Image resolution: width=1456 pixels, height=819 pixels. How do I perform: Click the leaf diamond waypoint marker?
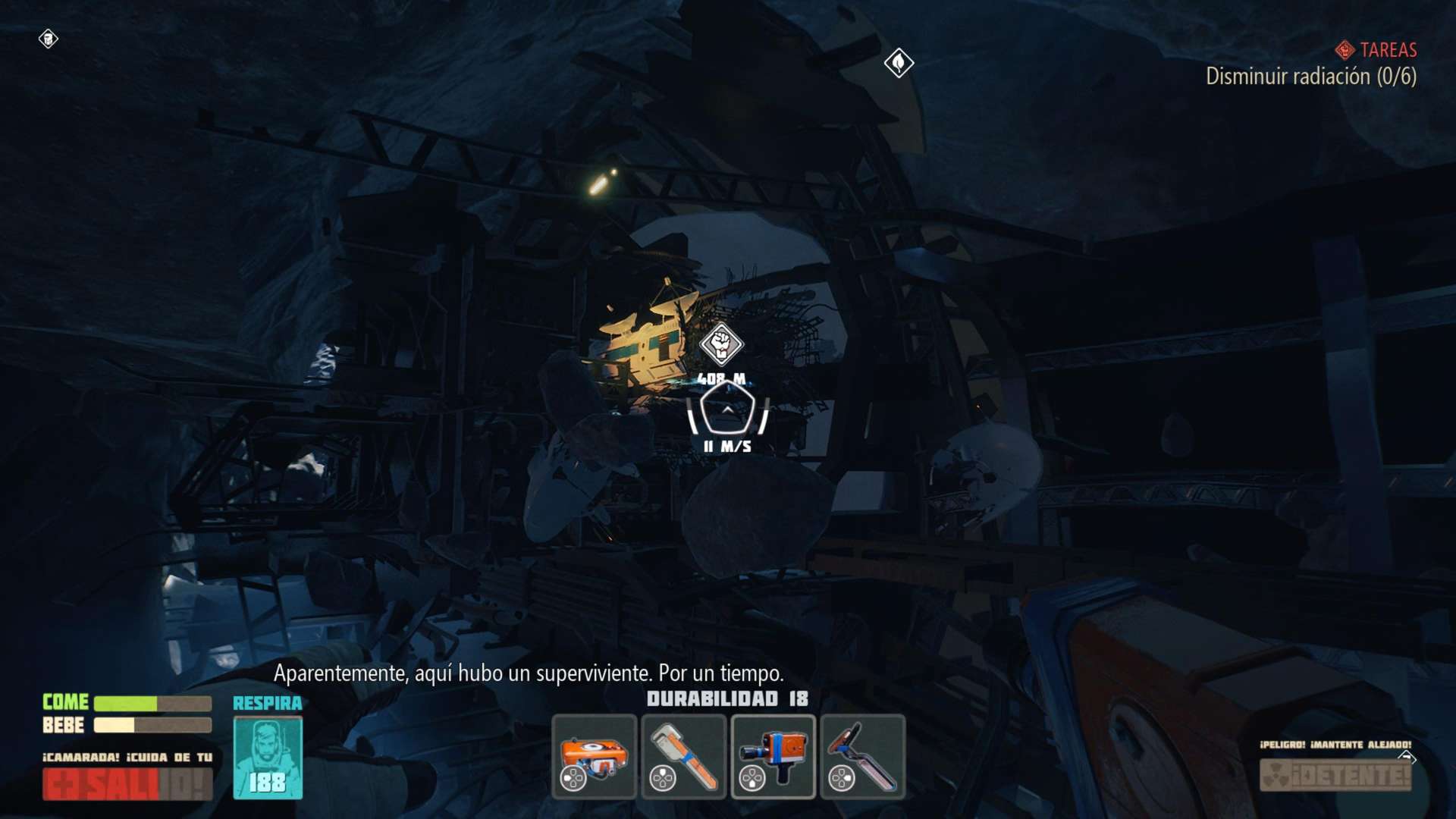[x=899, y=62]
